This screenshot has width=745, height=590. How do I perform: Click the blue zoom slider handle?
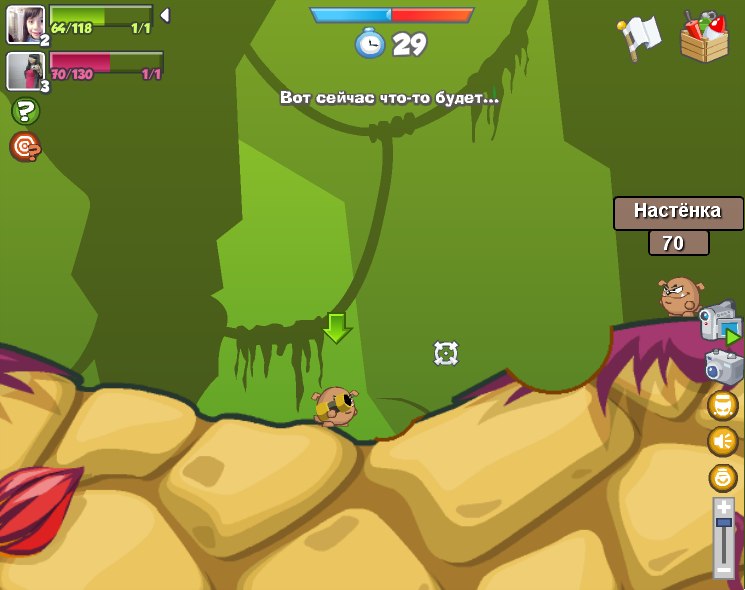pos(723,522)
